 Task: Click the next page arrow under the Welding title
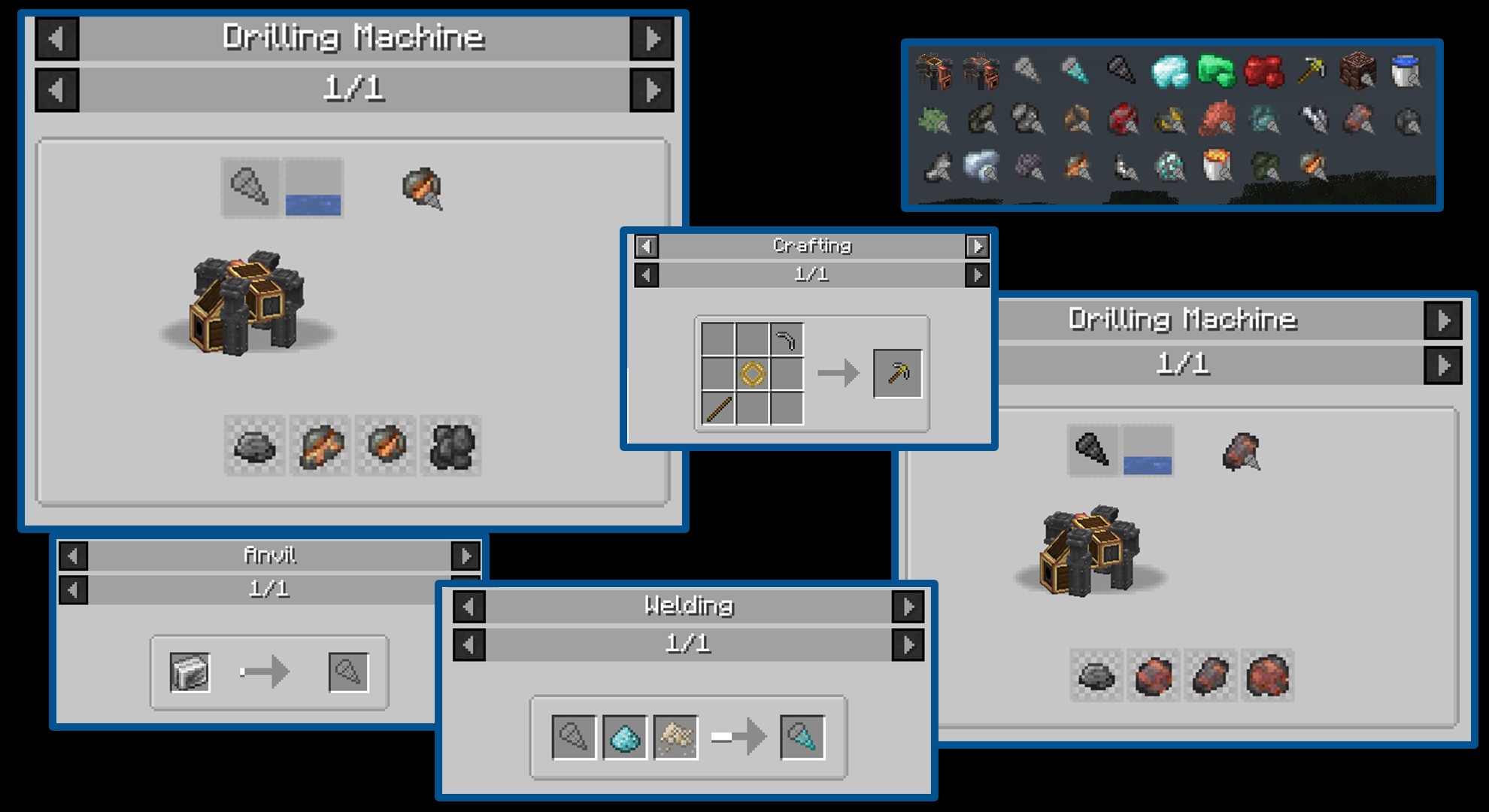[908, 644]
